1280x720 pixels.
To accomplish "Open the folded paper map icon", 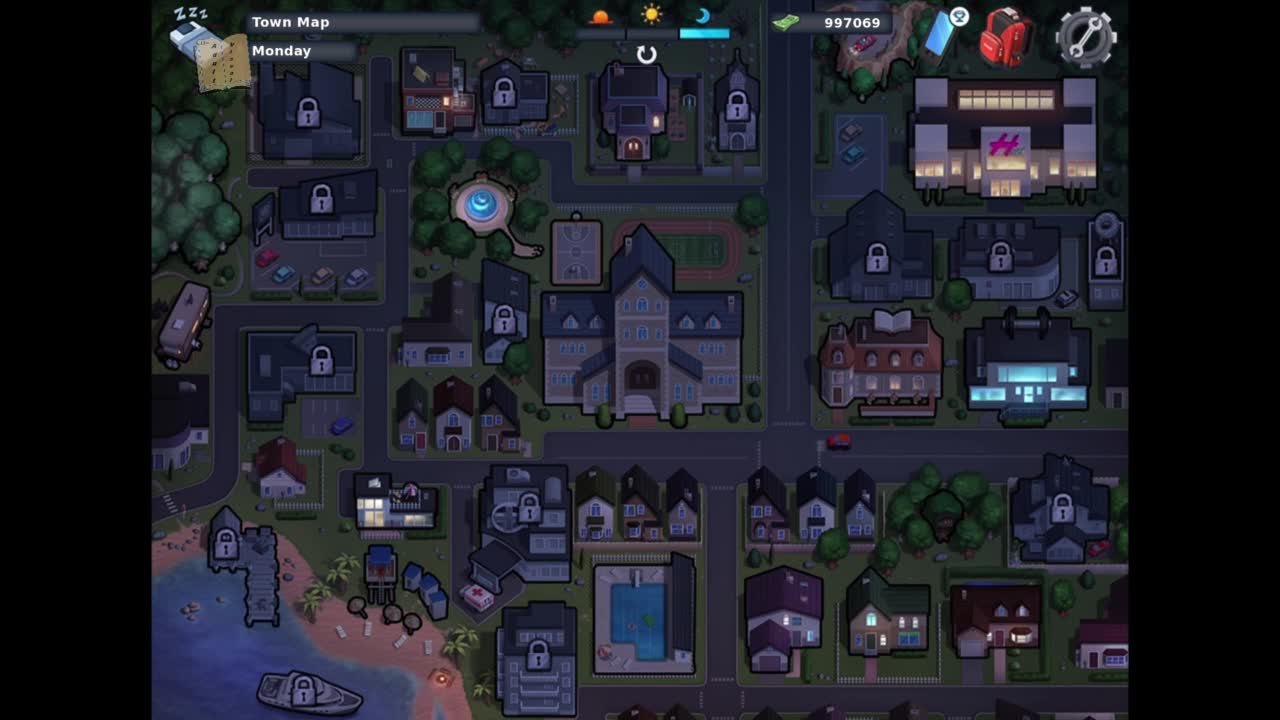I will [223, 63].
